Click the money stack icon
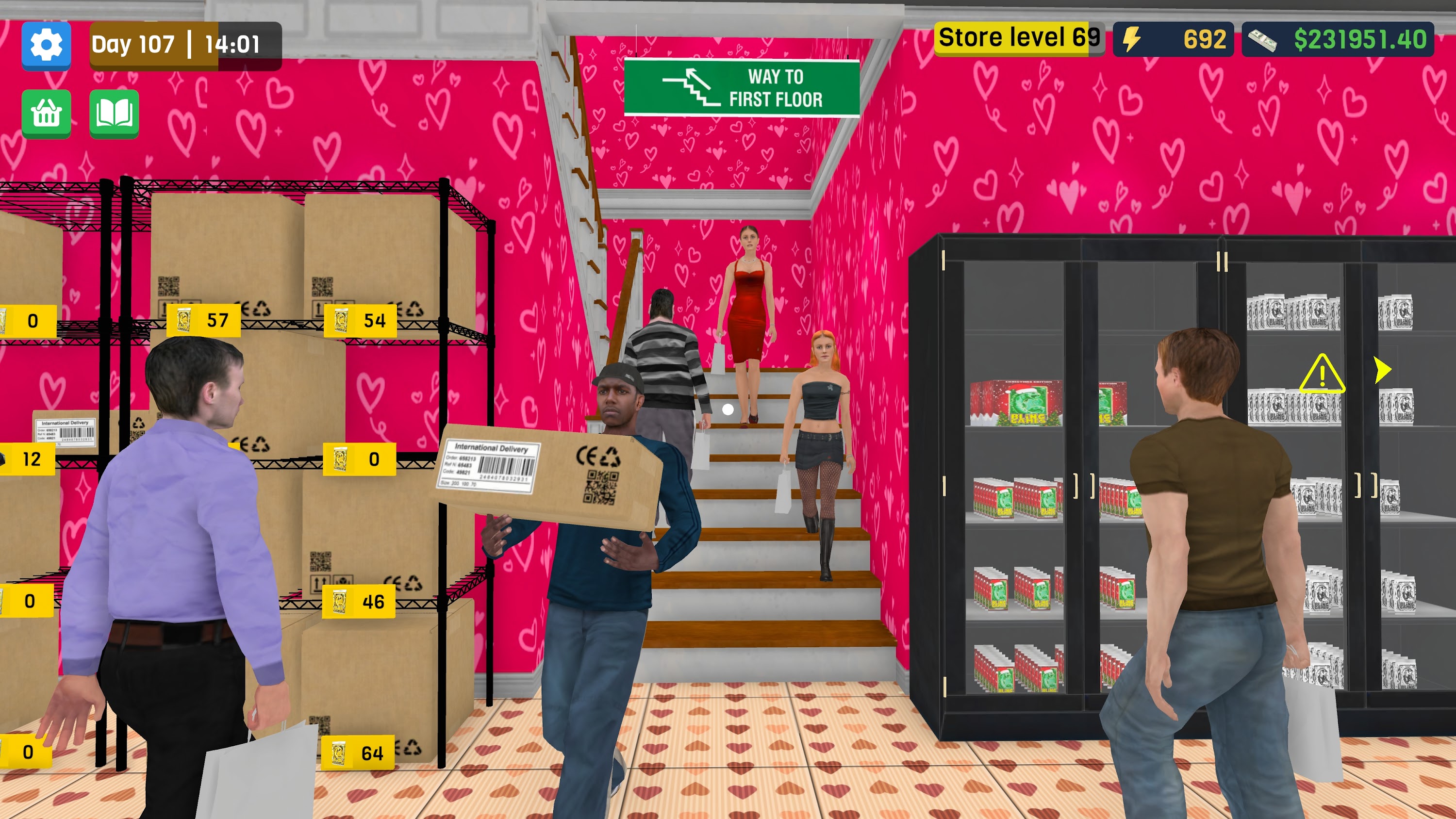 [1265, 41]
